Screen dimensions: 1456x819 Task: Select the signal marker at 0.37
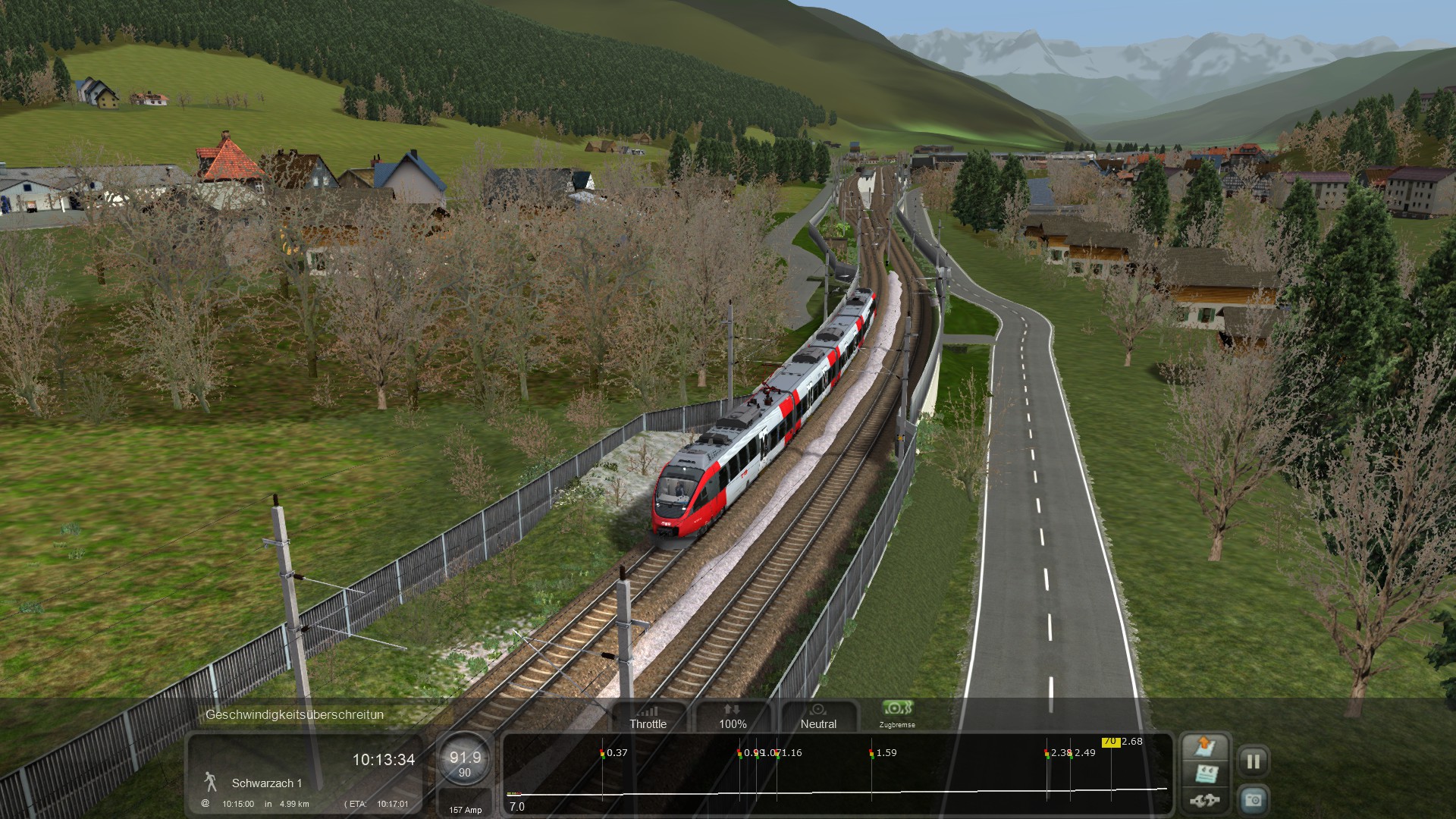(x=602, y=753)
